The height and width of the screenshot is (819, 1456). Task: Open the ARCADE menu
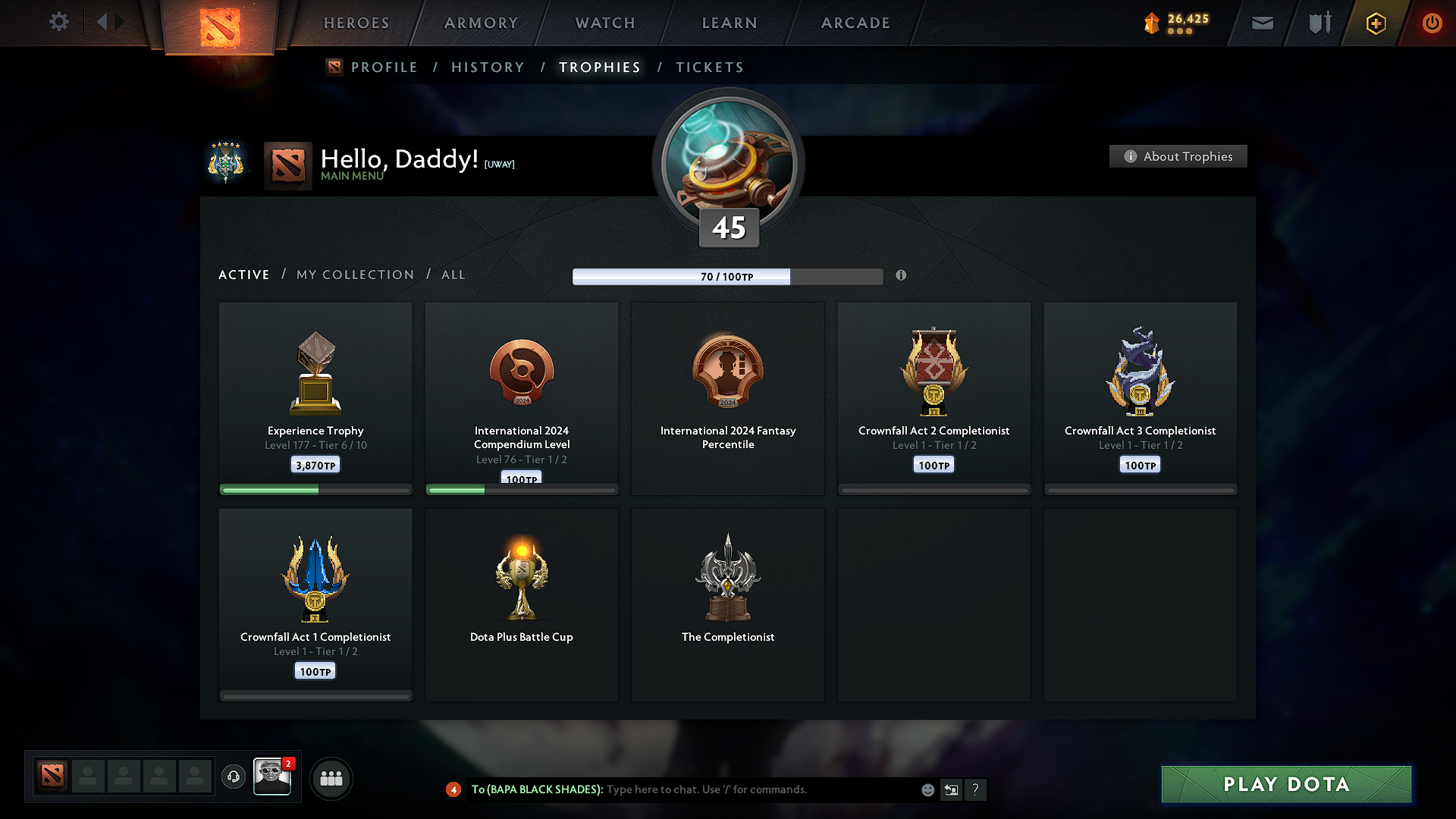point(855,23)
